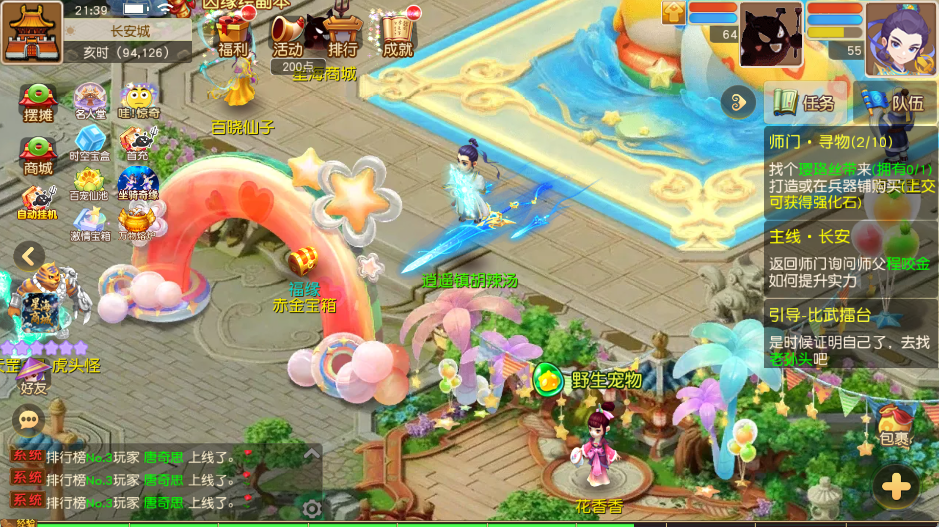Open the 福利 welfare gift menu
This screenshot has width=939, height=527.
click(232, 37)
